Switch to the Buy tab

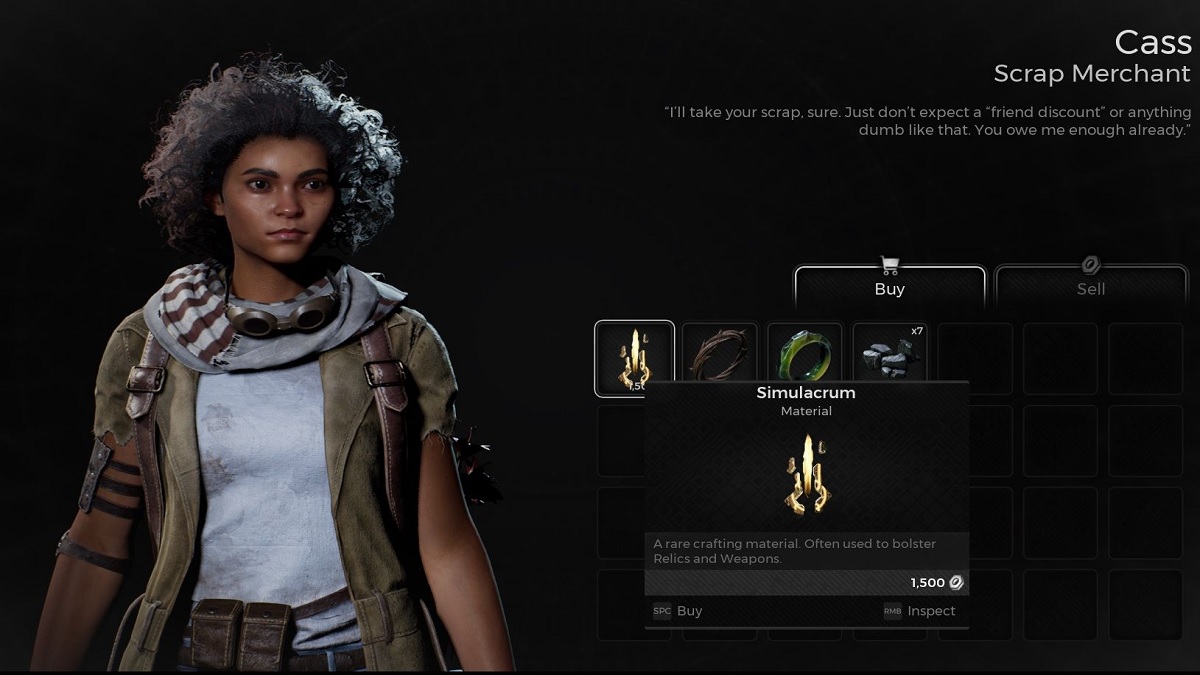click(889, 288)
